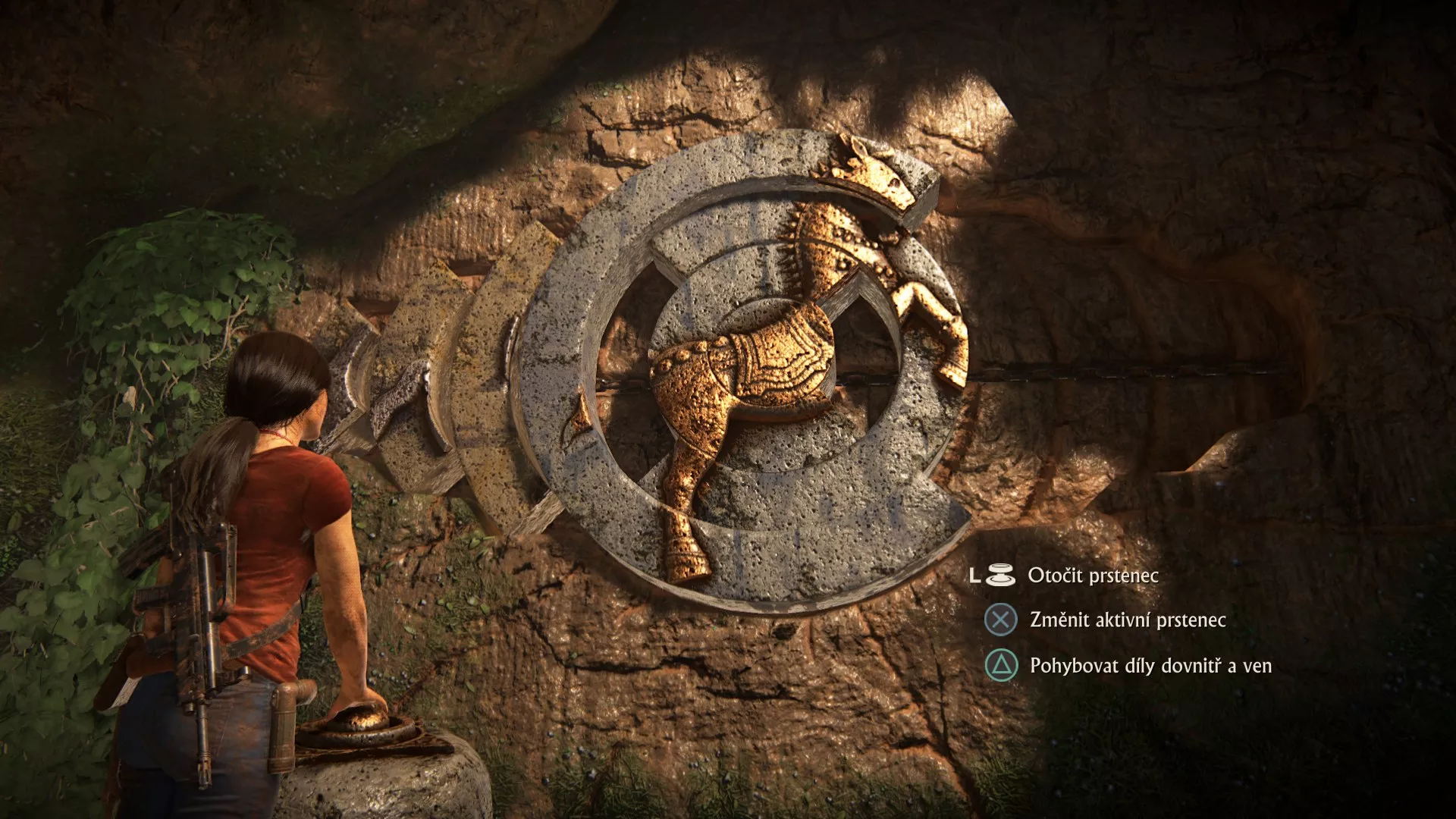
Task: Toggle the active ring via Změnit aktivní prstenec
Action: [x=1001, y=619]
